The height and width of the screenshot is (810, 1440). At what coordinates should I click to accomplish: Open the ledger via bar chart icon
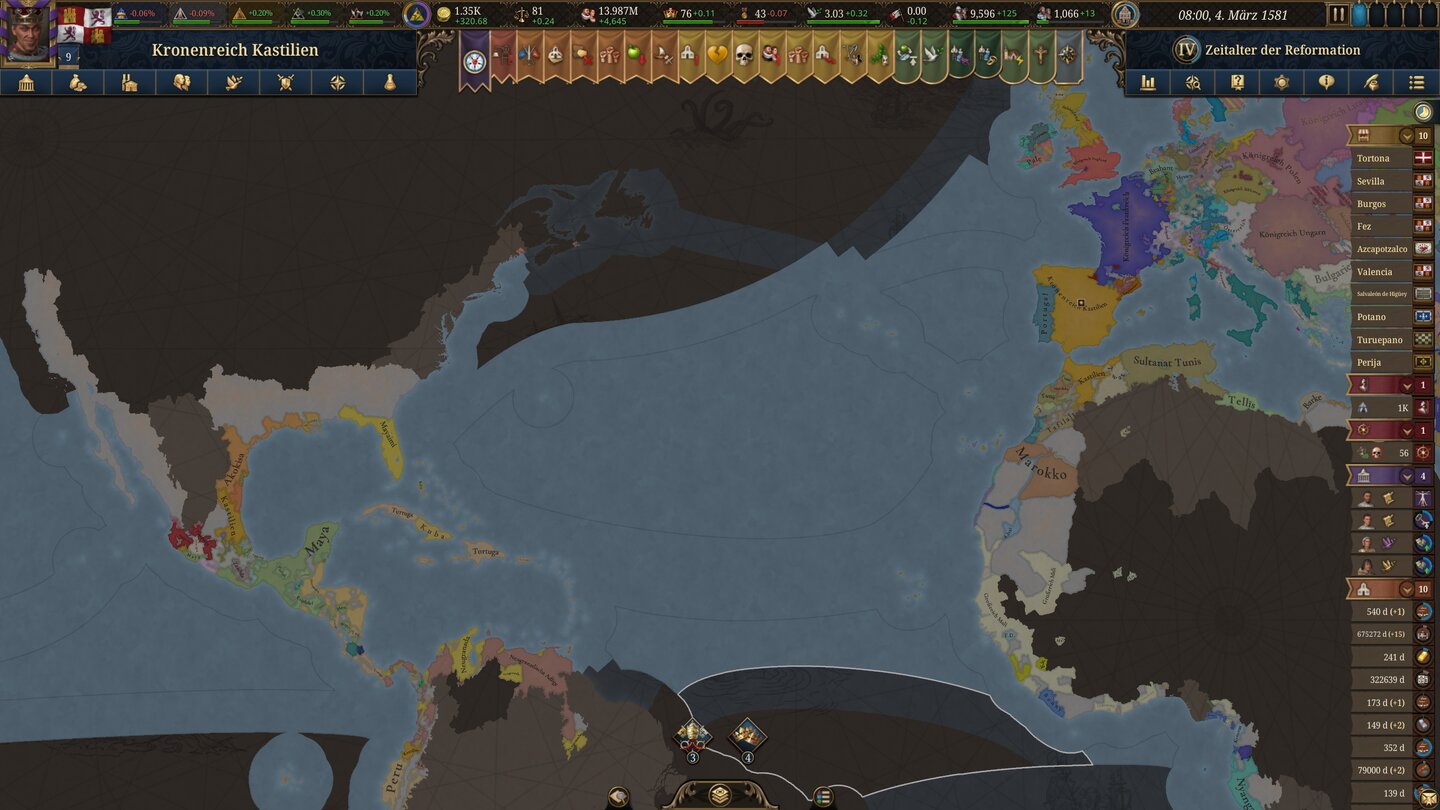pyautogui.click(x=1148, y=82)
